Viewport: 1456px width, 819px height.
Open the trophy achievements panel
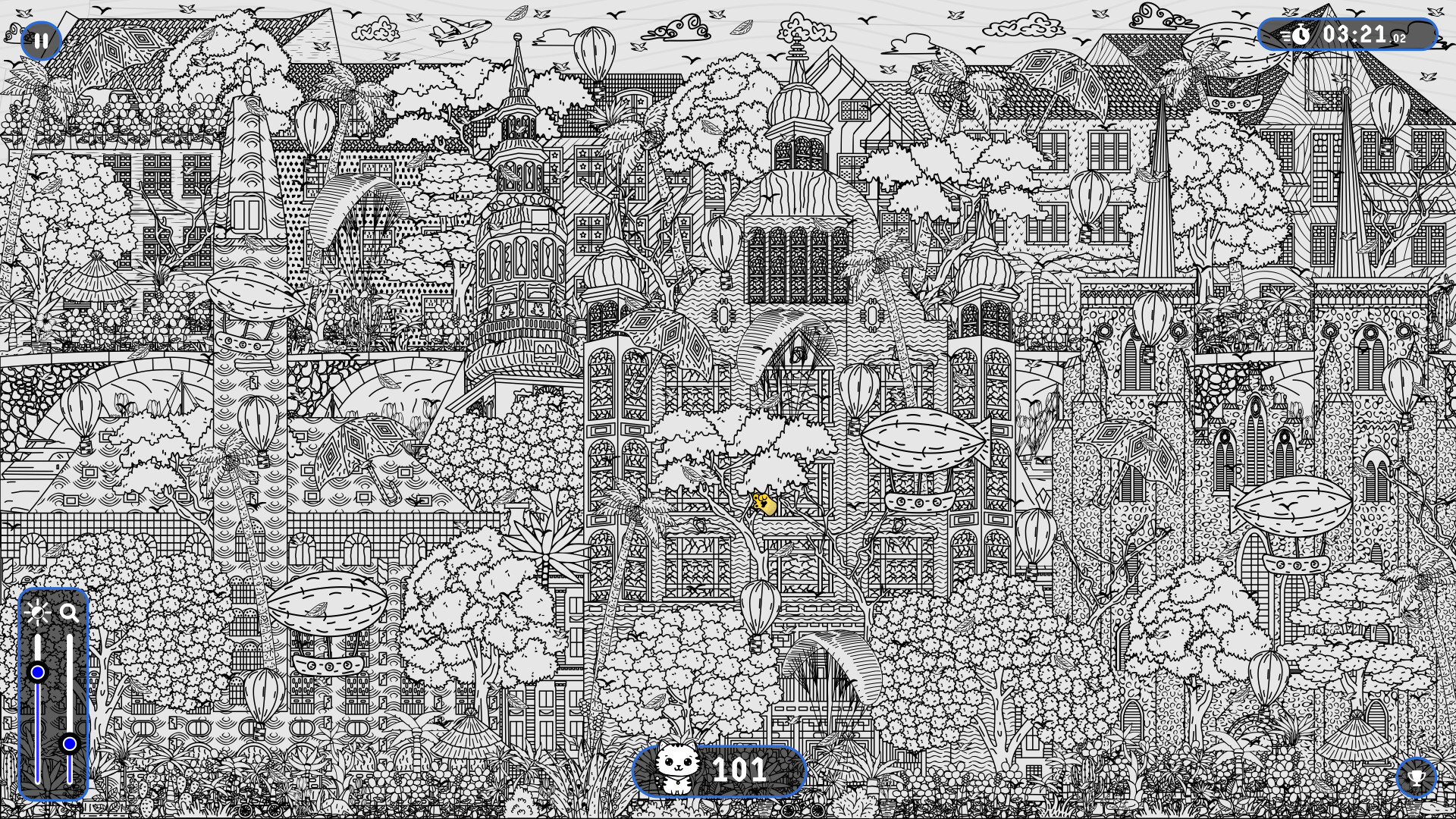coord(1417,778)
